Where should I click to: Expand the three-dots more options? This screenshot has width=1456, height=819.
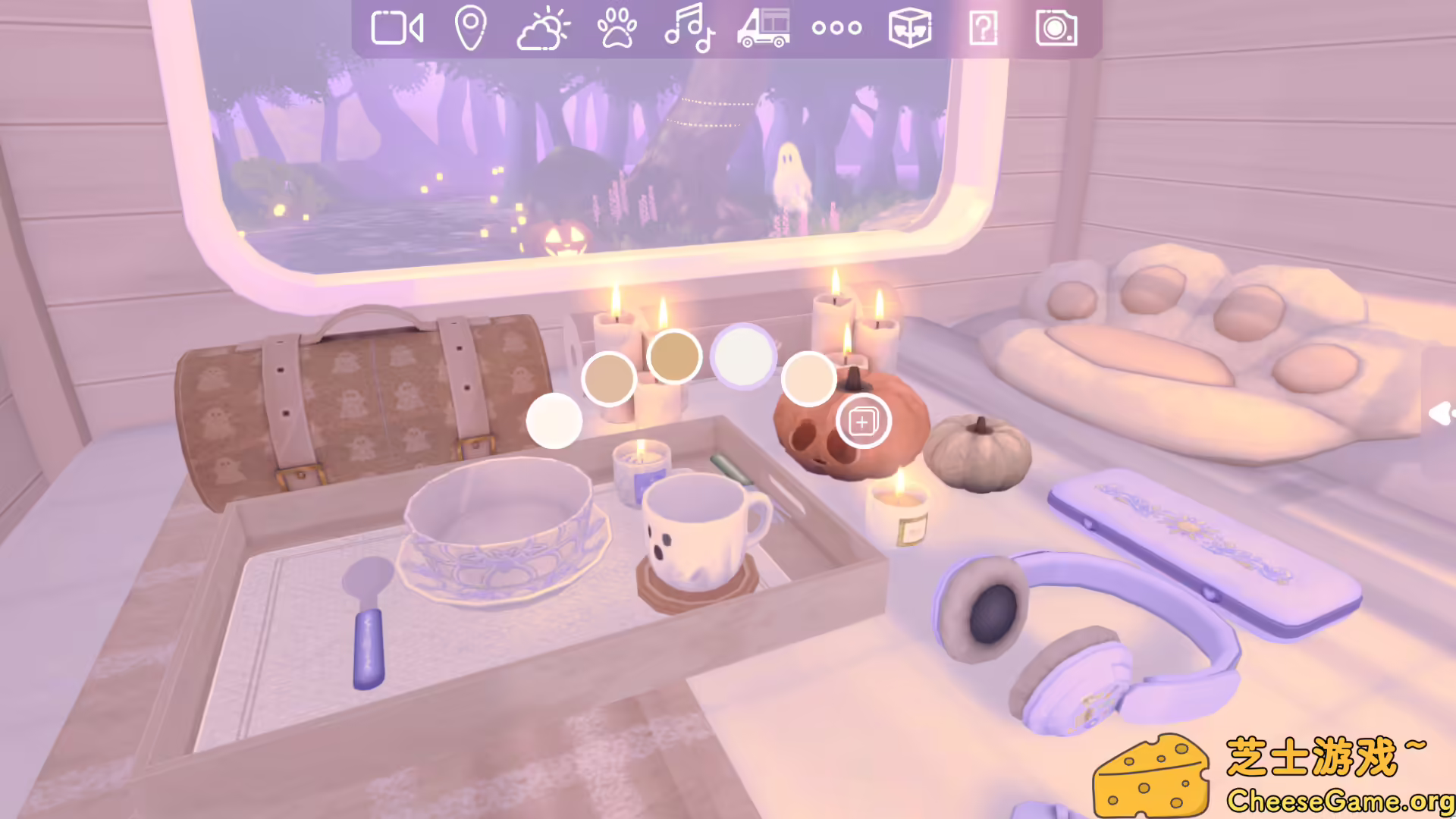coord(837,28)
